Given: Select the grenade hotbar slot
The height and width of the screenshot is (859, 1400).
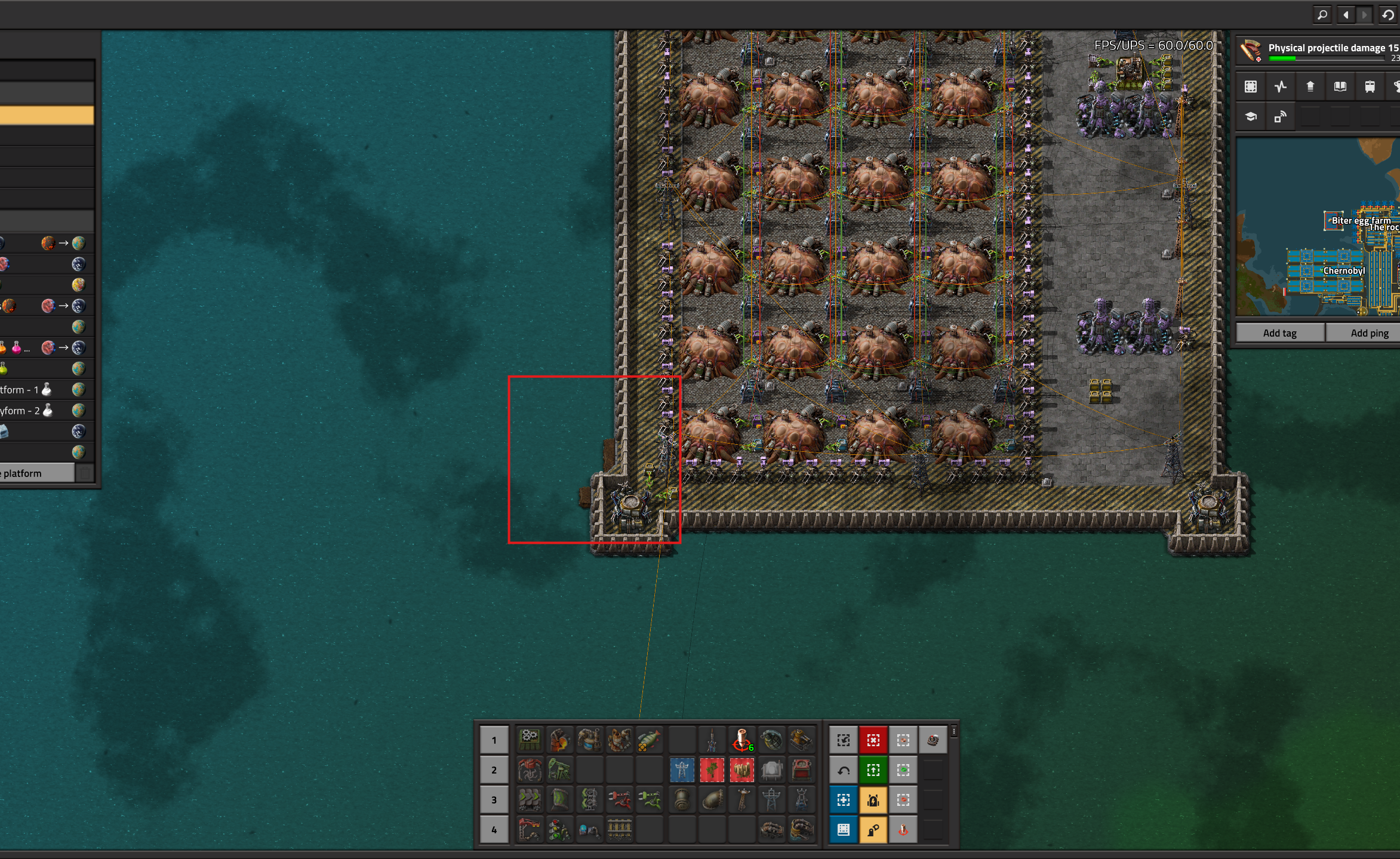Looking at the screenshot, I should (771, 740).
